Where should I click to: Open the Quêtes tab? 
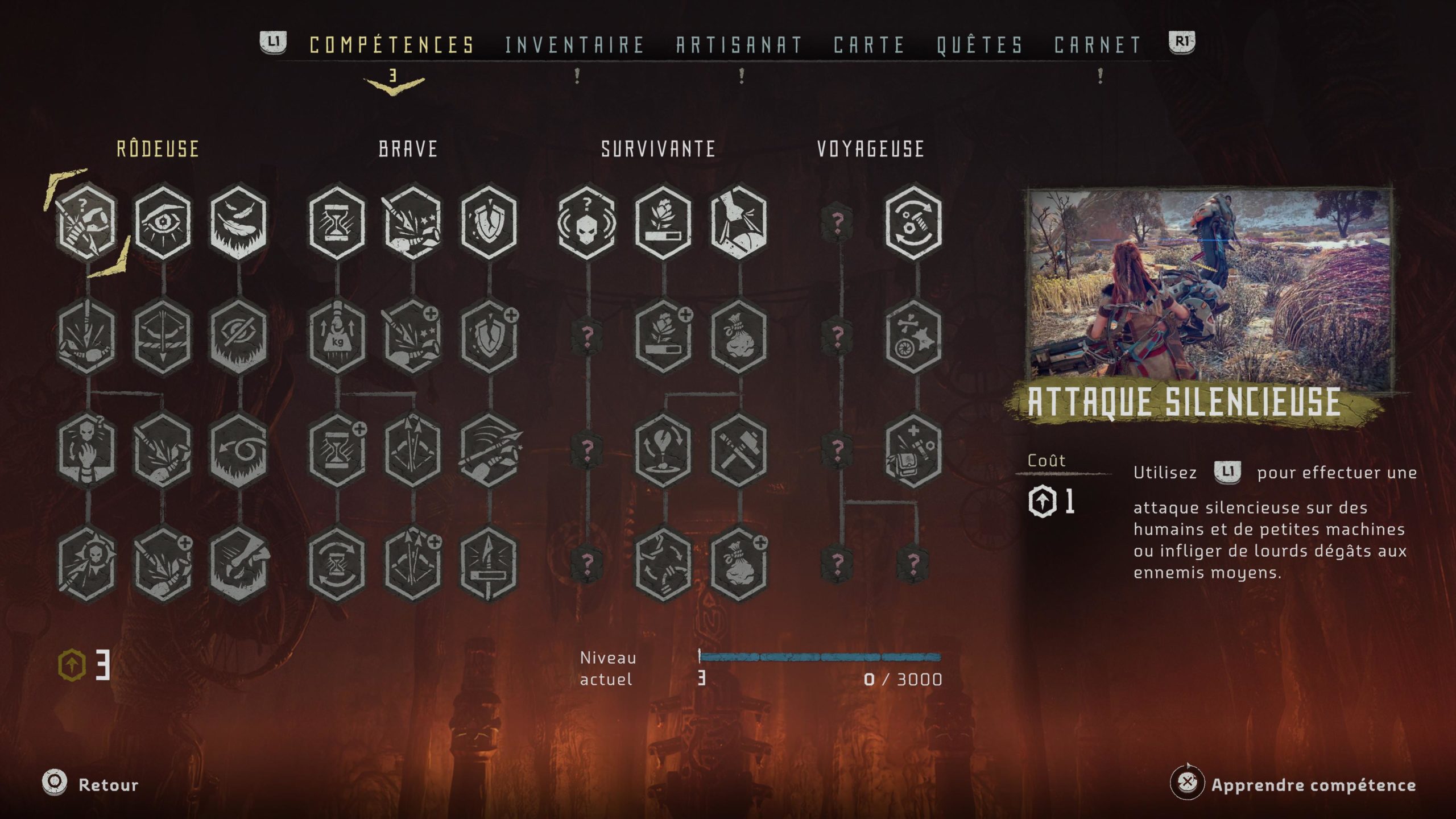coord(979,45)
